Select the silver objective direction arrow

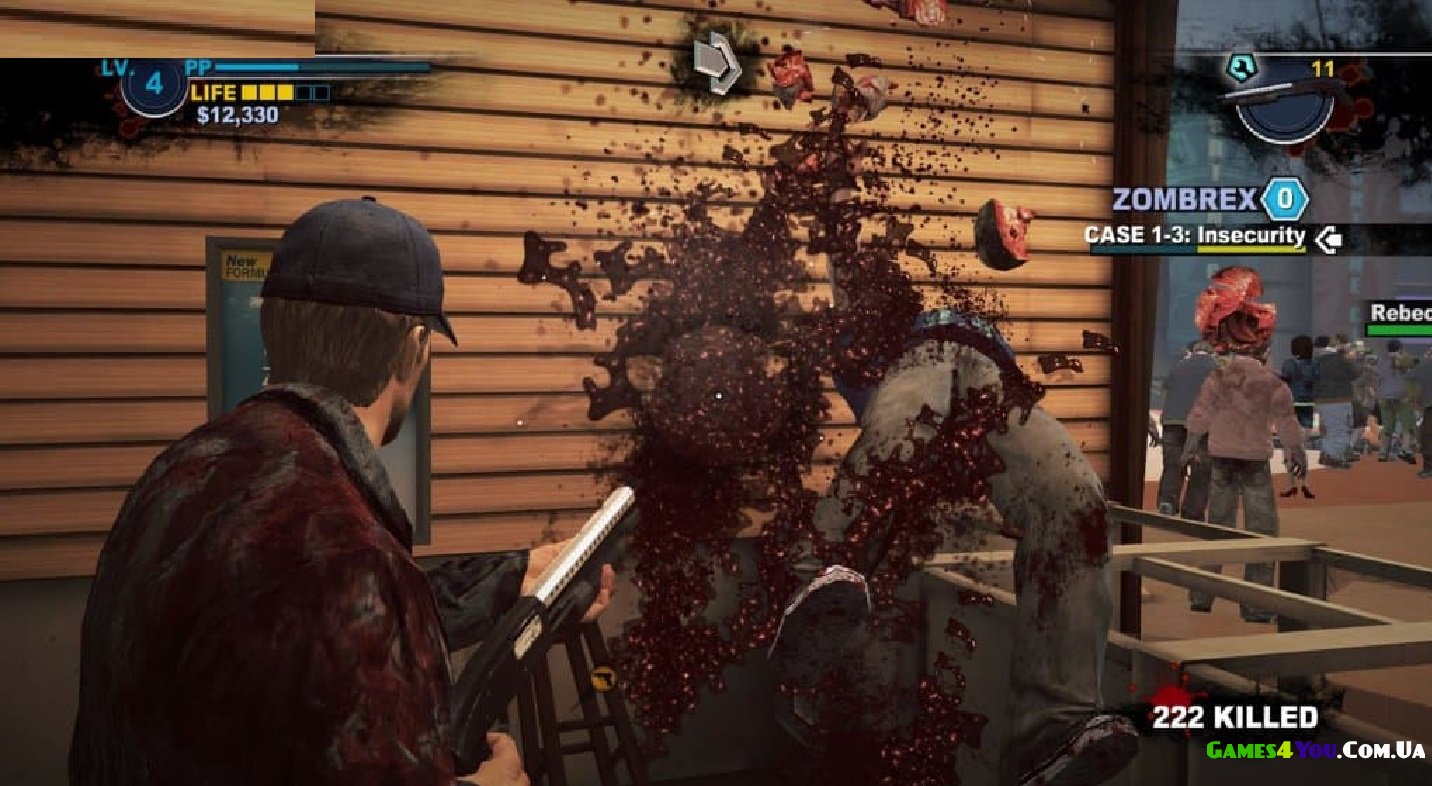719,62
